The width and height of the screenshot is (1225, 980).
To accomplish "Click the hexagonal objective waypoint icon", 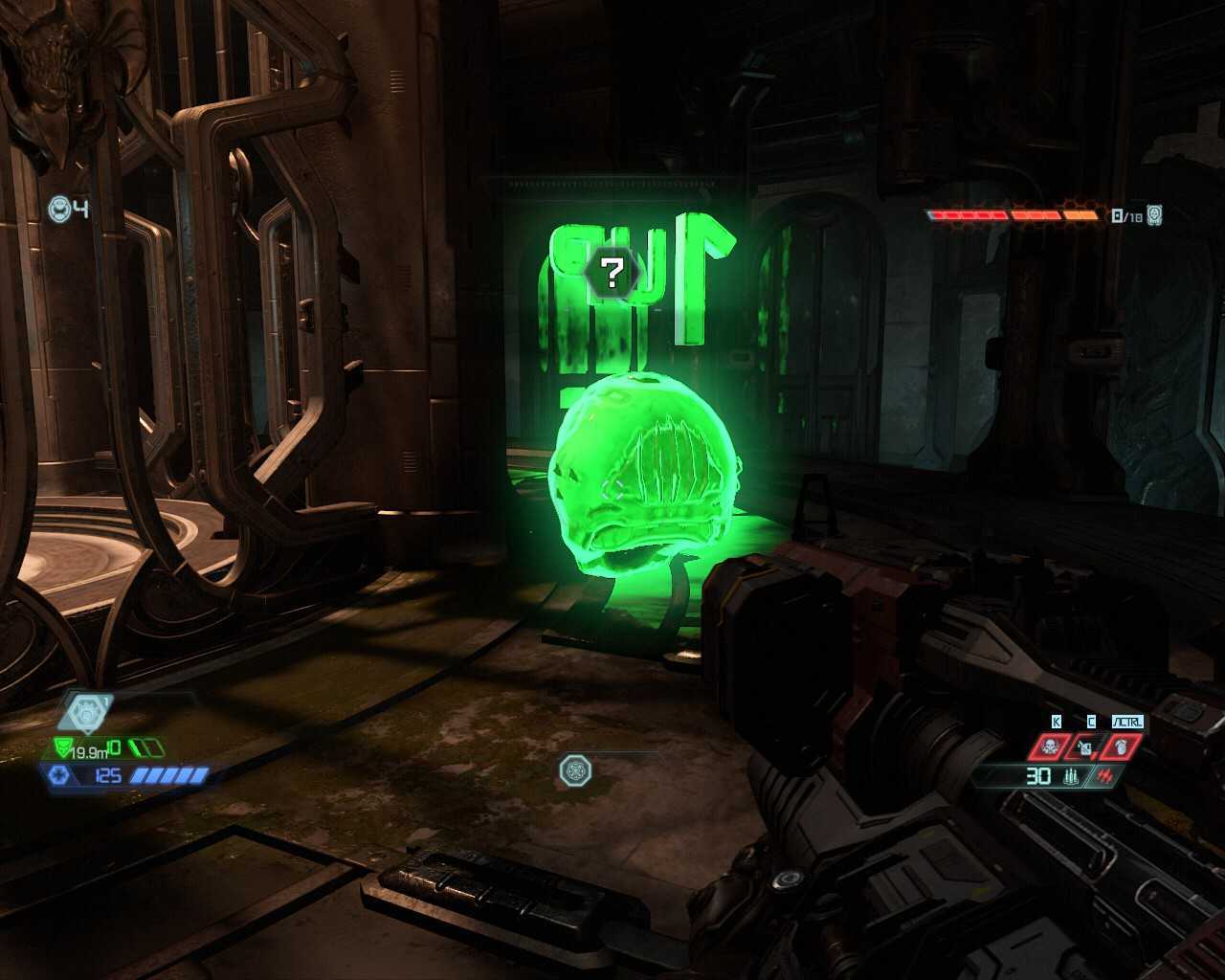I will 86,712.
